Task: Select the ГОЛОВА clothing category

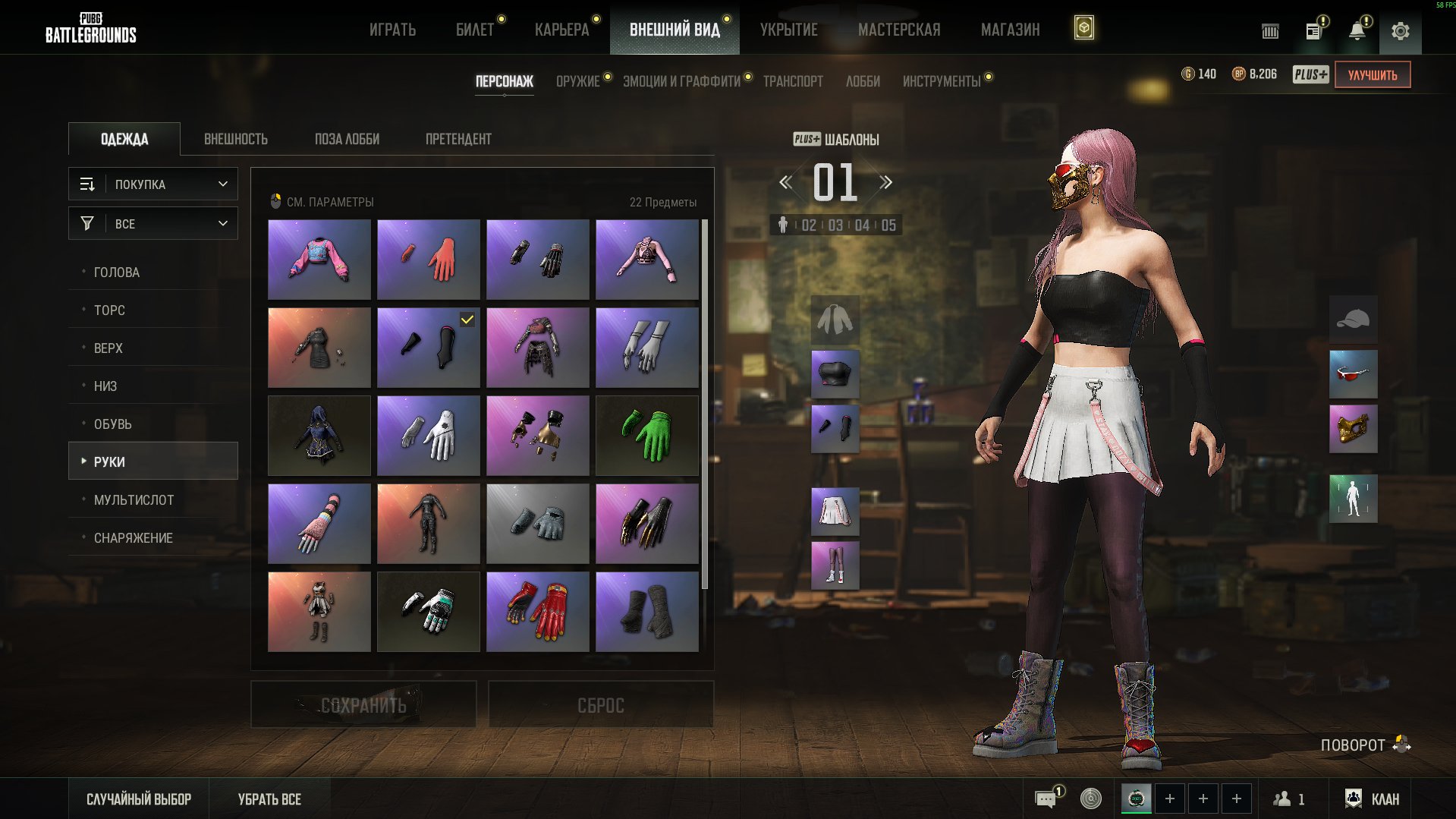Action: (117, 272)
